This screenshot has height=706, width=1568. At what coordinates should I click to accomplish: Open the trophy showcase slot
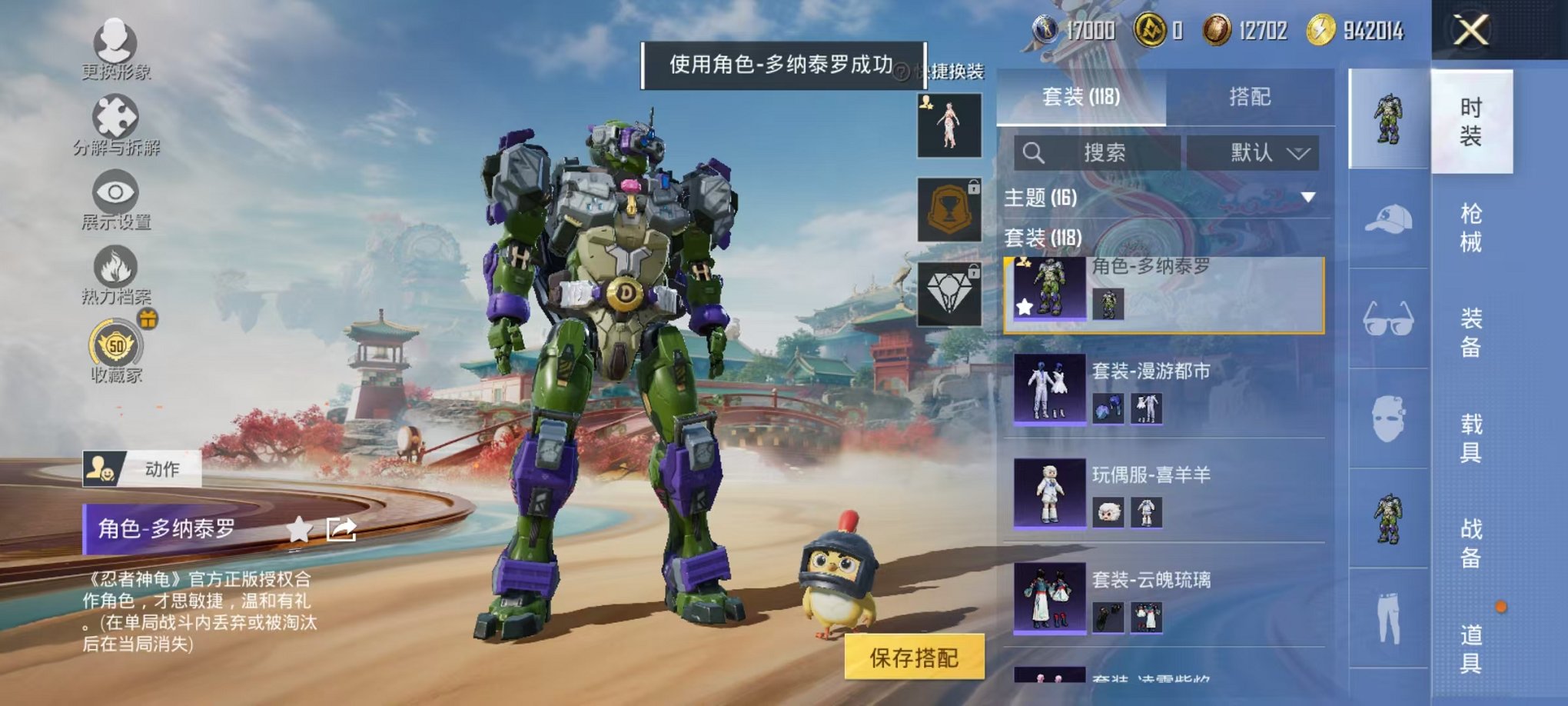point(950,206)
